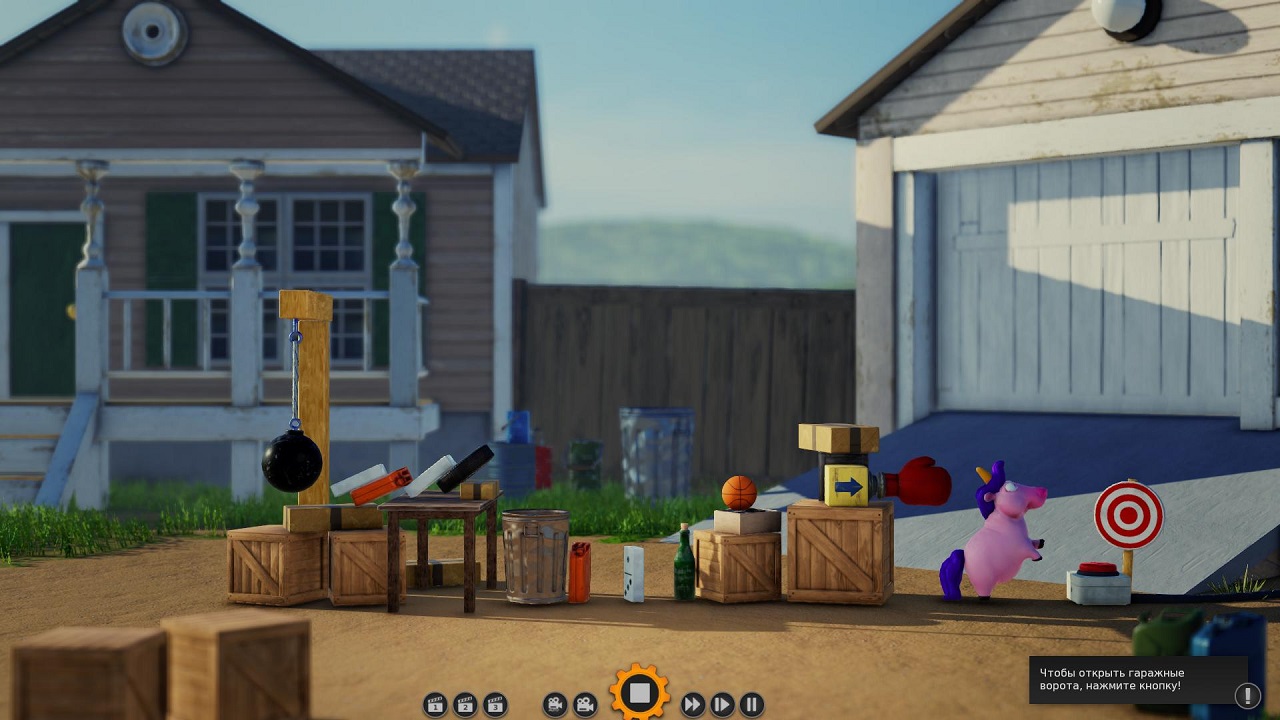Fast-forward the simulation
The height and width of the screenshot is (720, 1280).
pos(692,704)
